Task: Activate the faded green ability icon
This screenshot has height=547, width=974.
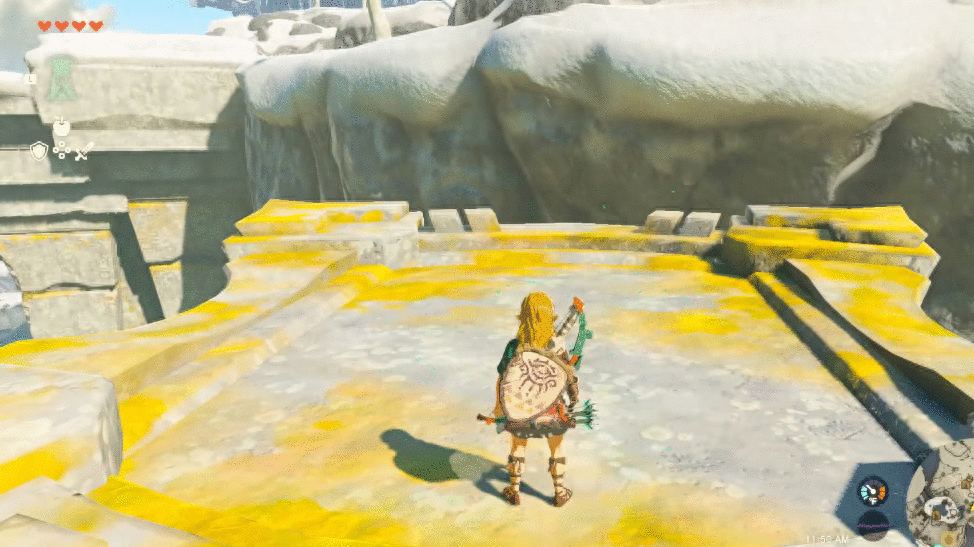Action: point(63,77)
